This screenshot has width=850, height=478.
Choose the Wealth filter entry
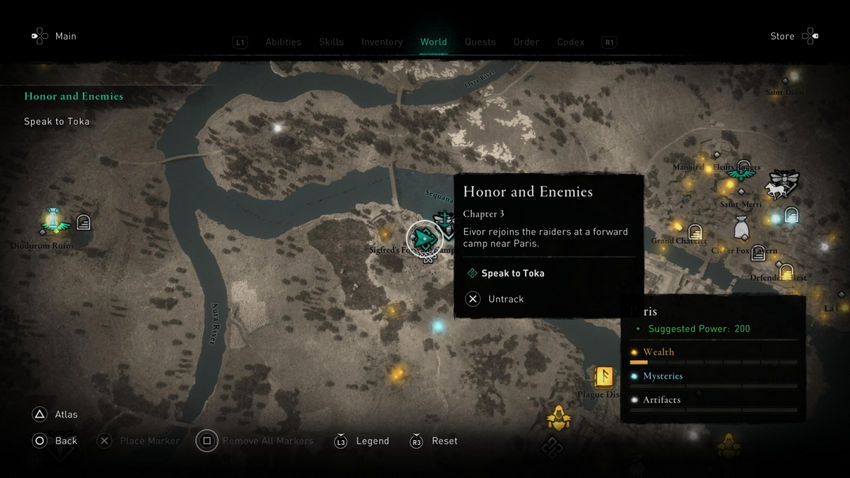pos(658,352)
